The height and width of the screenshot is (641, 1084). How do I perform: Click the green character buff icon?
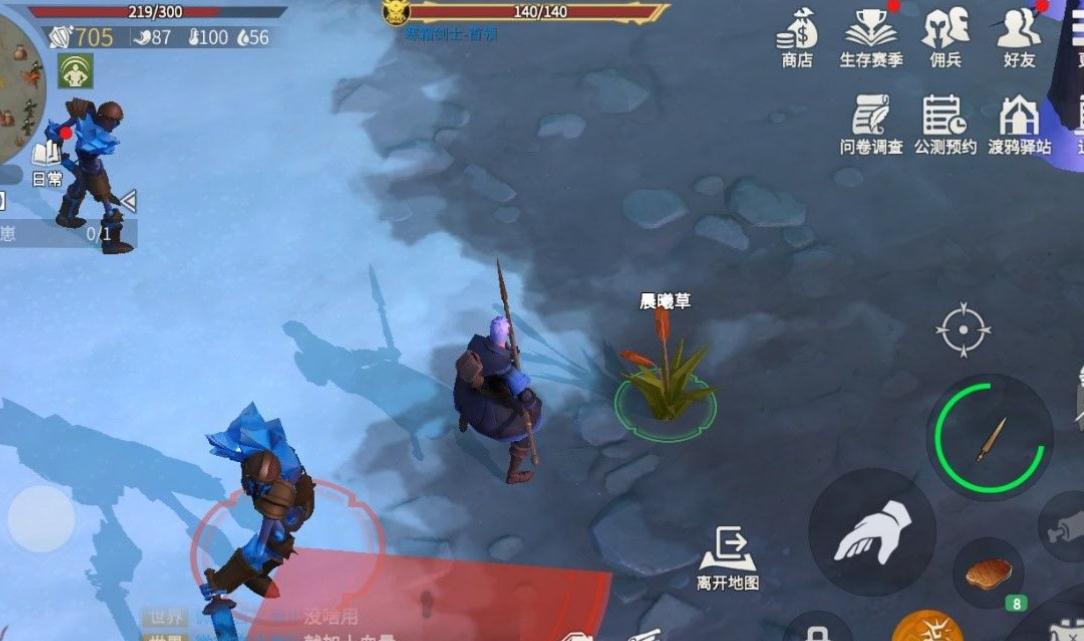pyautogui.click(x=75, y=71)
